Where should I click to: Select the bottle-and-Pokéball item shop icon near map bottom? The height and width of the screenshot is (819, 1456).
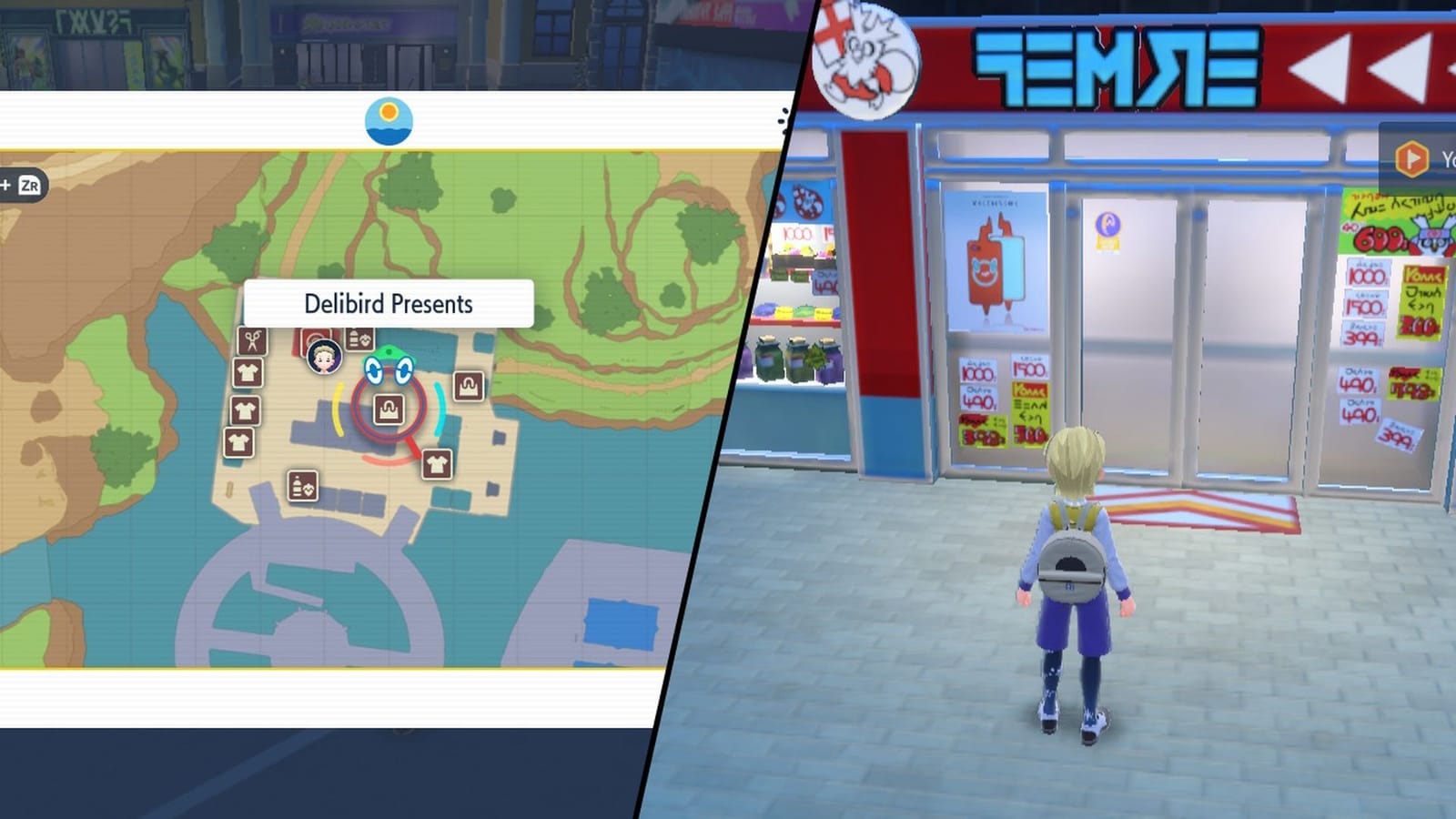tap(301, 486)
